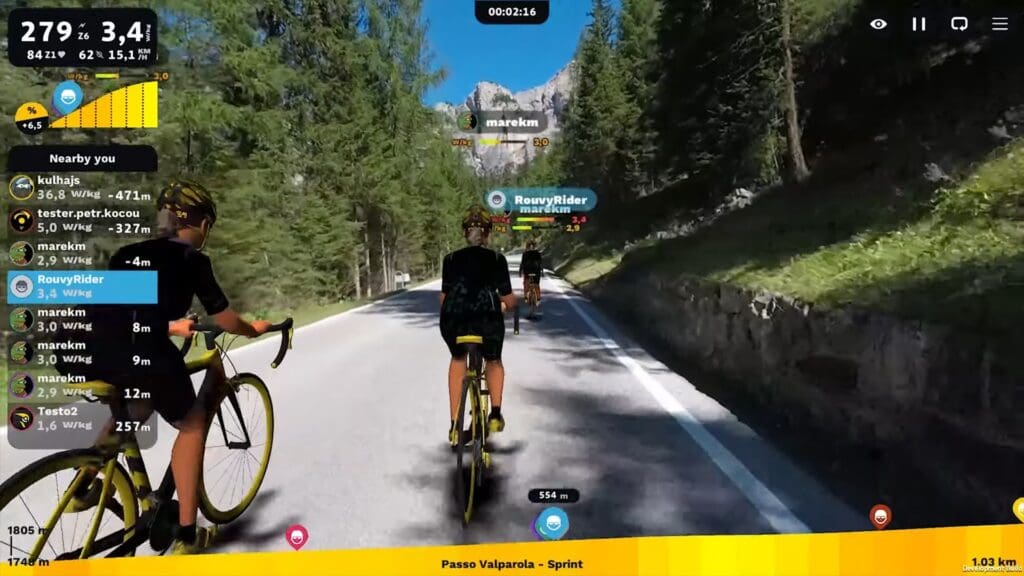Viewport: 1024px width, 576px height.
Task: Click the Nearby you panel header
Action: [x=82, y=158]
